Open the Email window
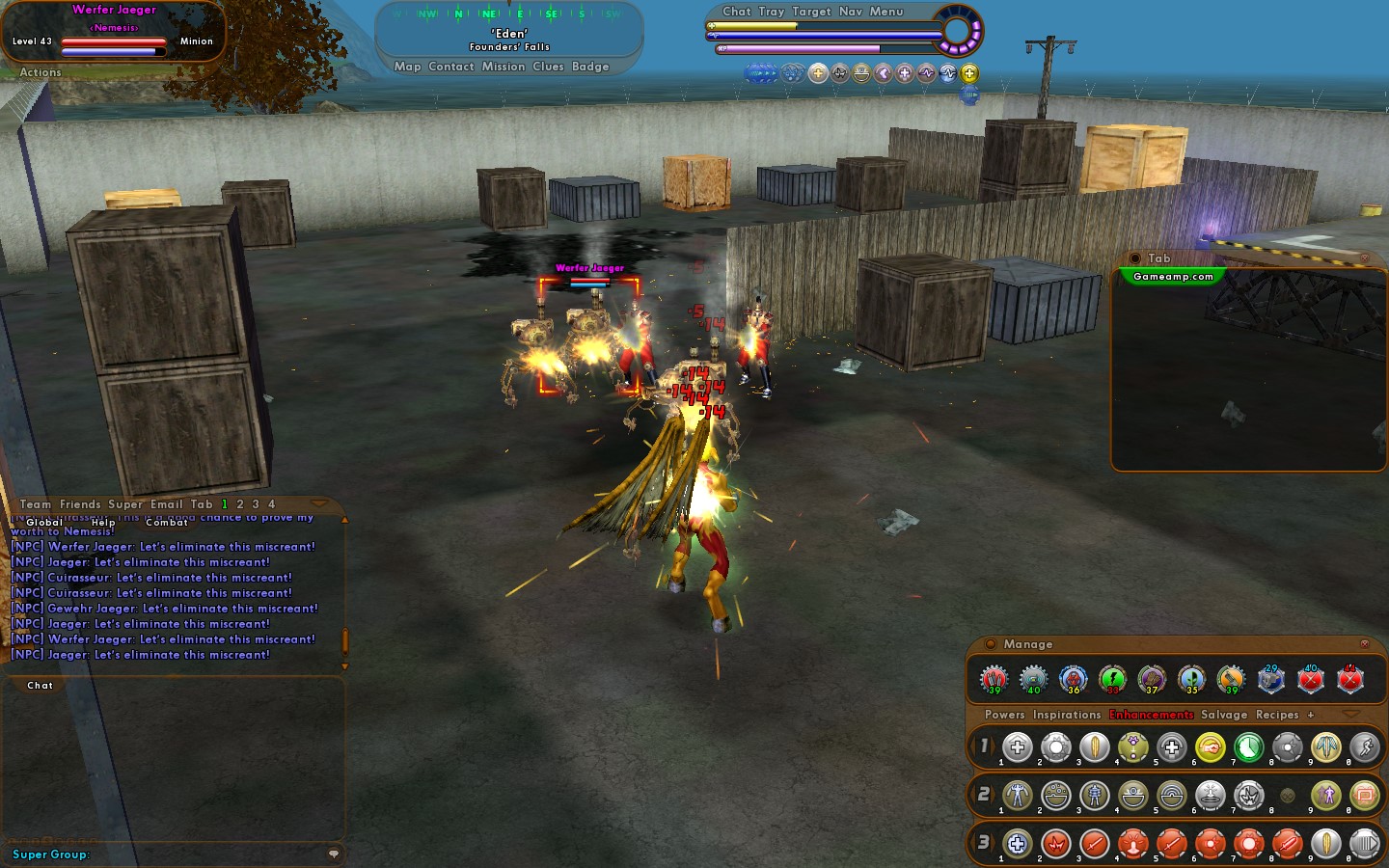Image resolution: width=1389 pixels, height=868 pixels. coord(167,504)
